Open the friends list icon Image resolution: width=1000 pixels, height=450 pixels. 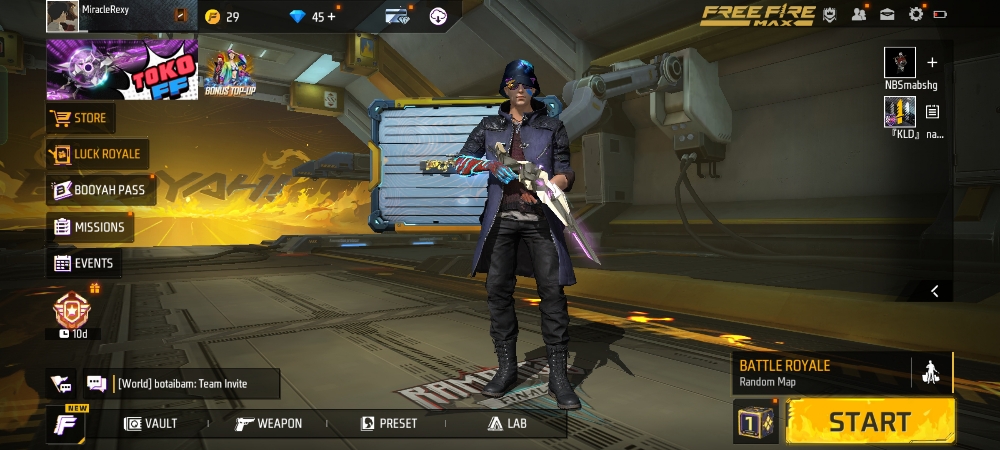(859, 14)
